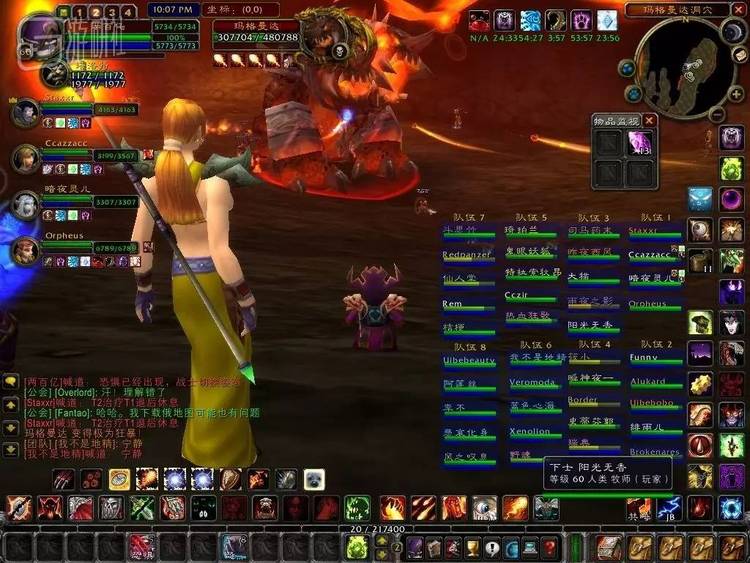Close the minimap zone title bar

coord(738,9)
